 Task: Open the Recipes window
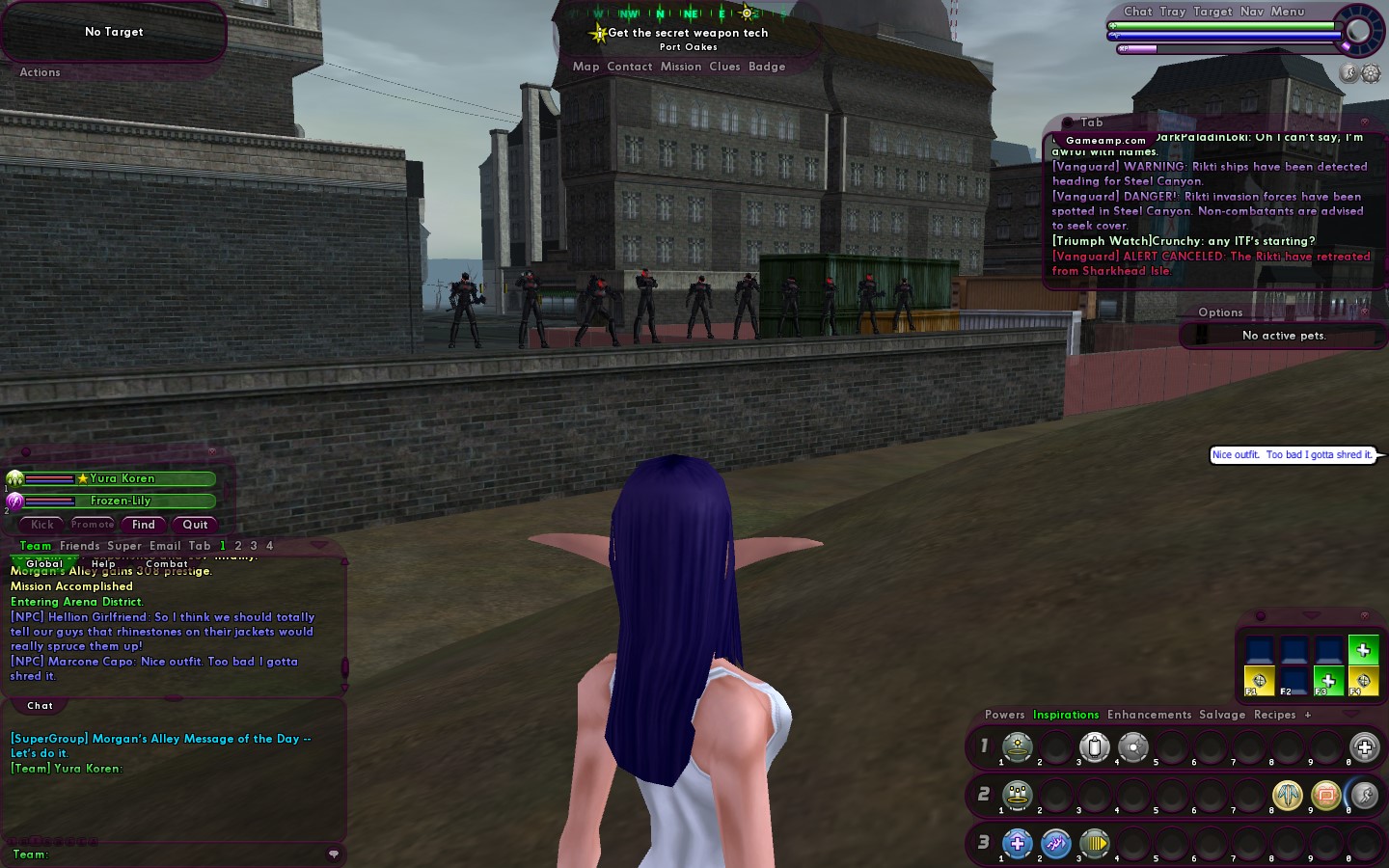[x=1274, y=715]
